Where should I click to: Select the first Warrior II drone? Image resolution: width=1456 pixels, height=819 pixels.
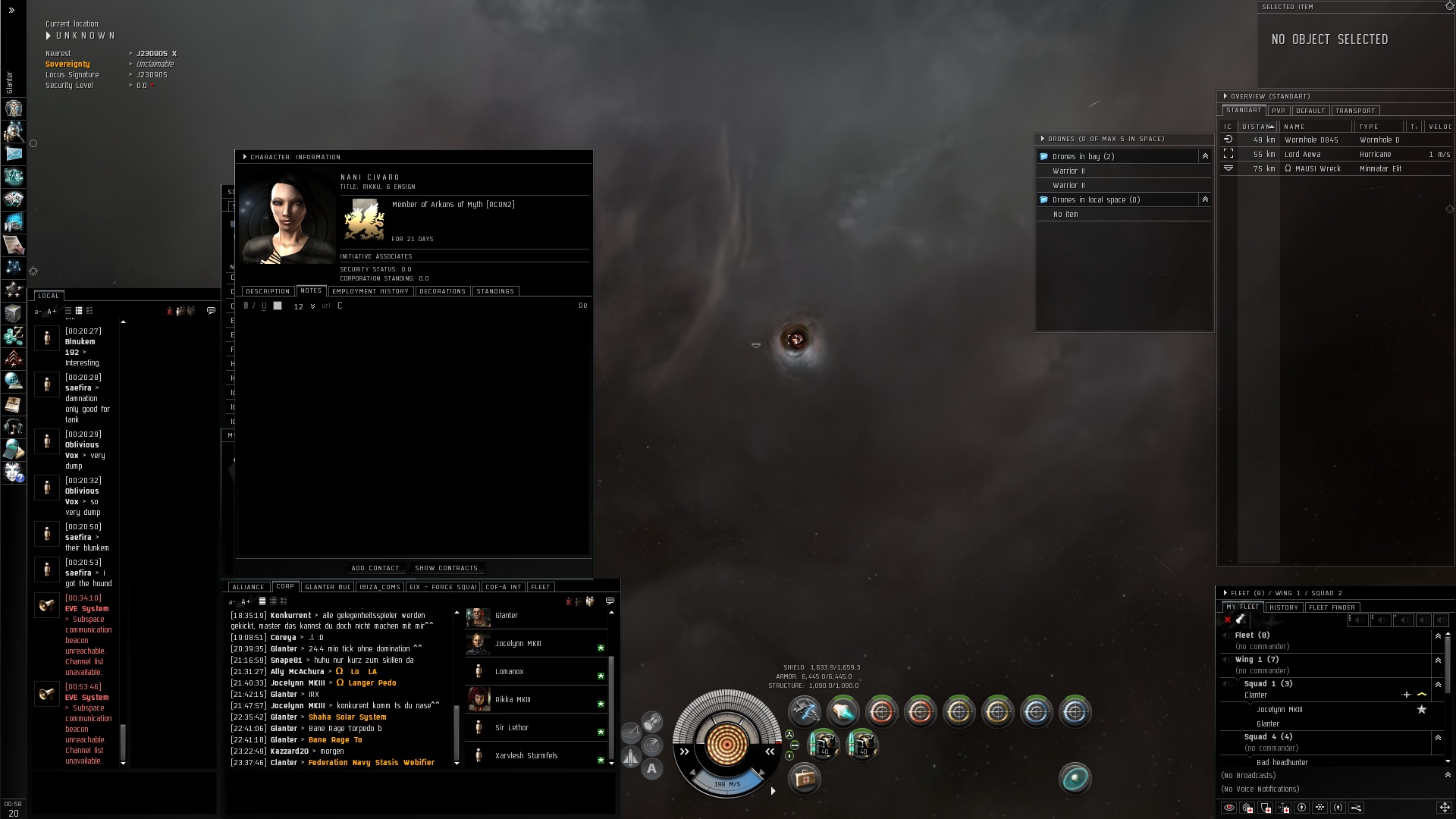pos(1068,171)
